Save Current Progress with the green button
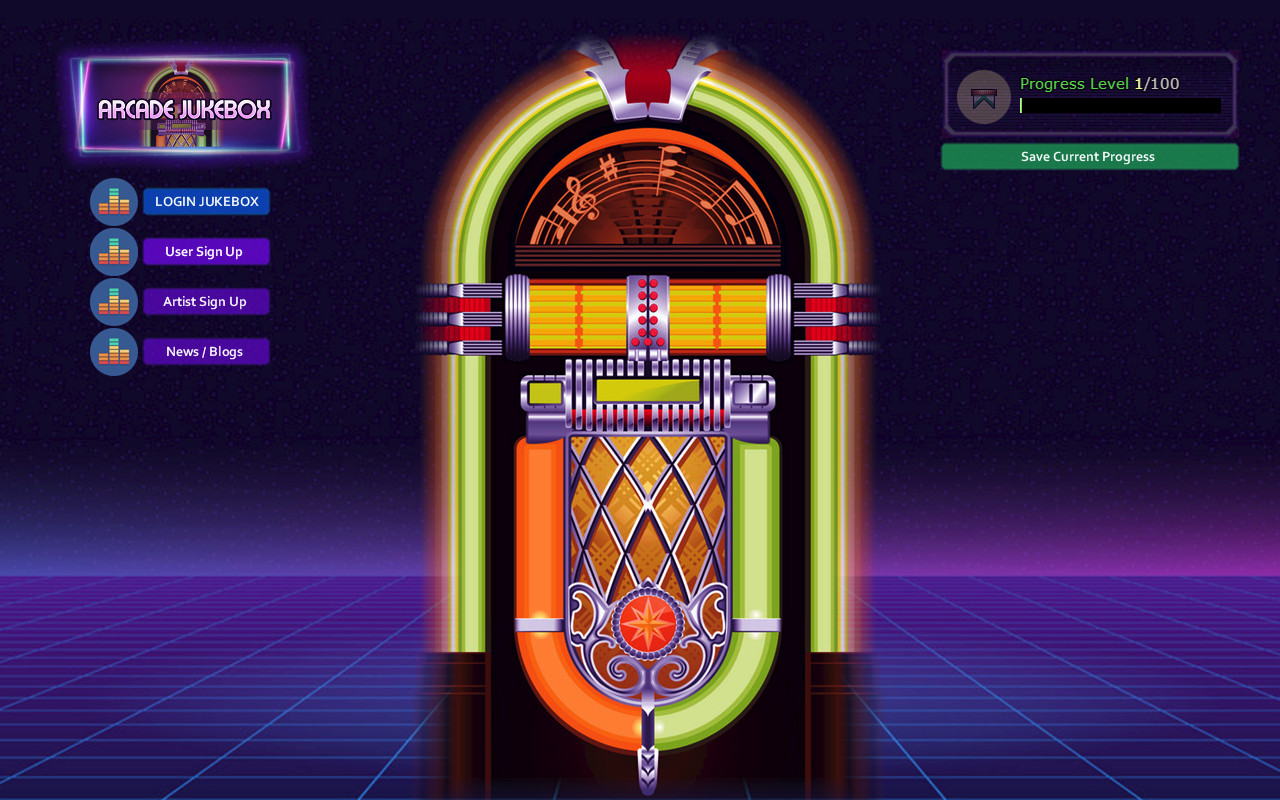This screenshot has height=800, width=1280. 1089,156
